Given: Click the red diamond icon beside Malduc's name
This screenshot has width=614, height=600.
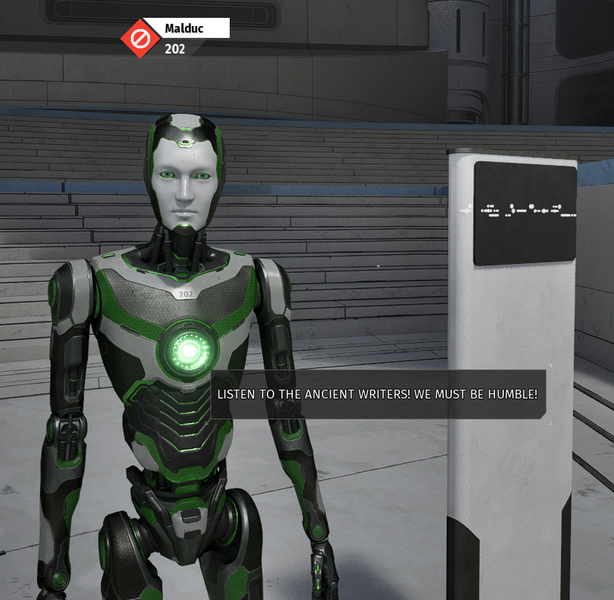Looking at the screenshot, I should coord(141,38).
